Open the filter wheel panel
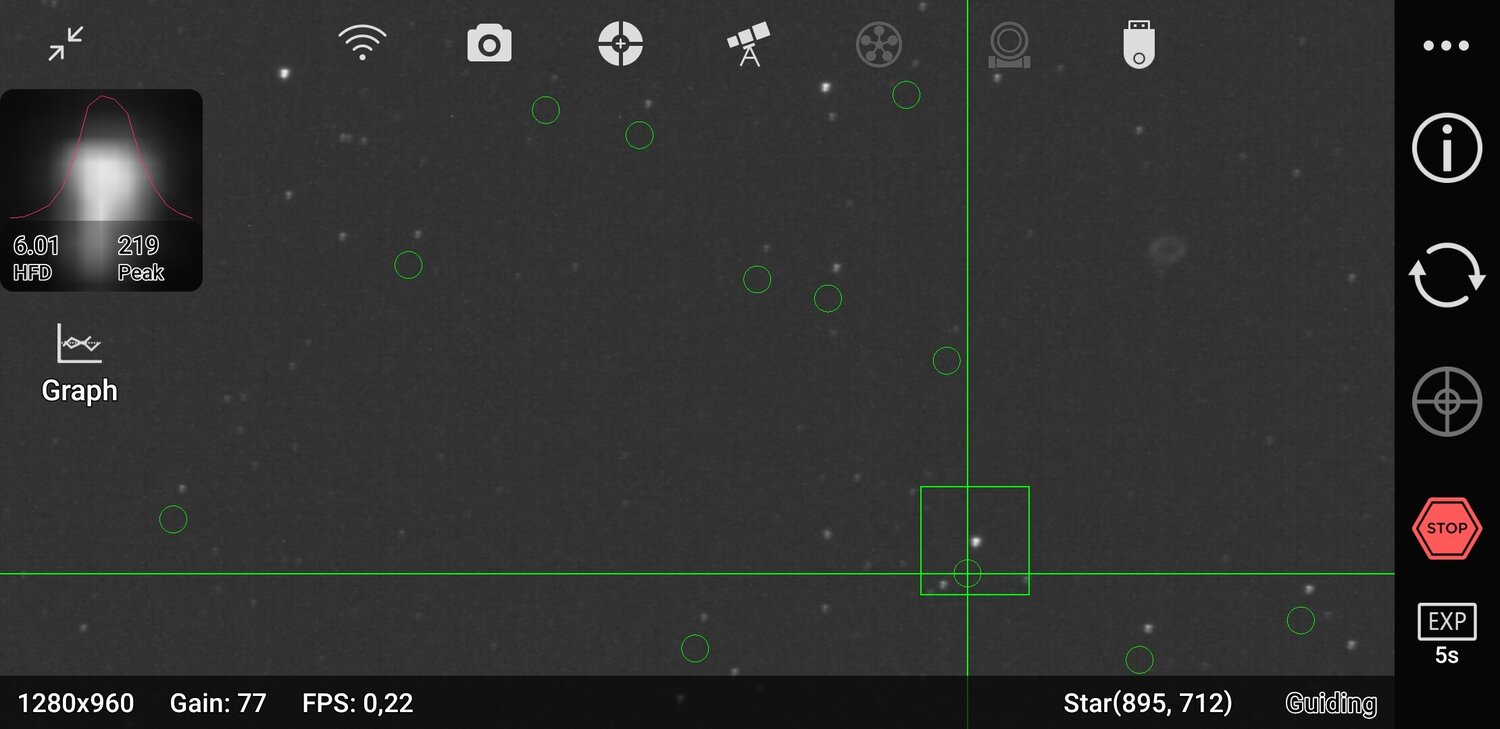Viewport: 1500px width, 729px height. (878, 42)
